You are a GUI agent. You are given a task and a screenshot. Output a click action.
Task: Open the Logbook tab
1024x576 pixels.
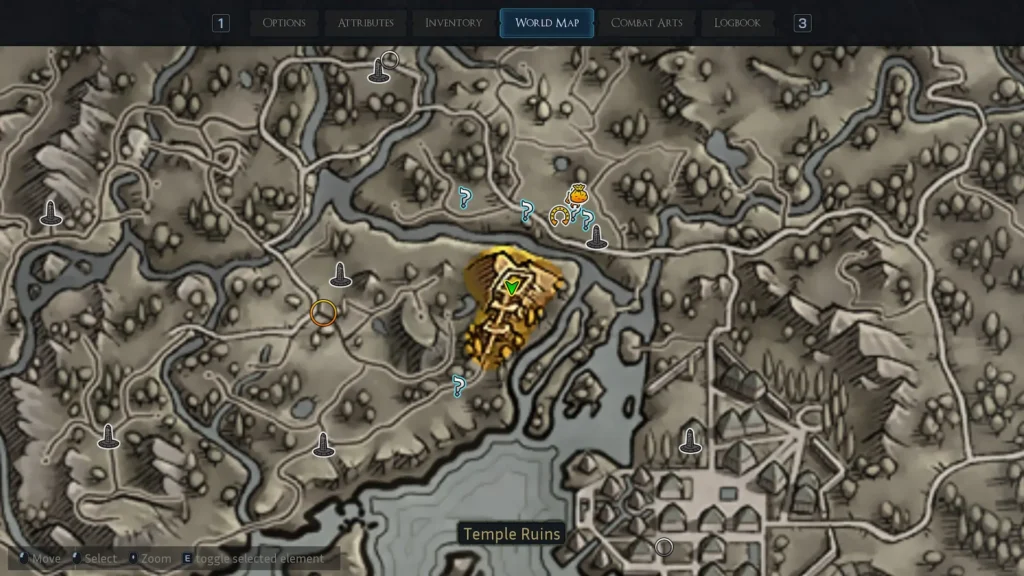(x=737, y=23)
